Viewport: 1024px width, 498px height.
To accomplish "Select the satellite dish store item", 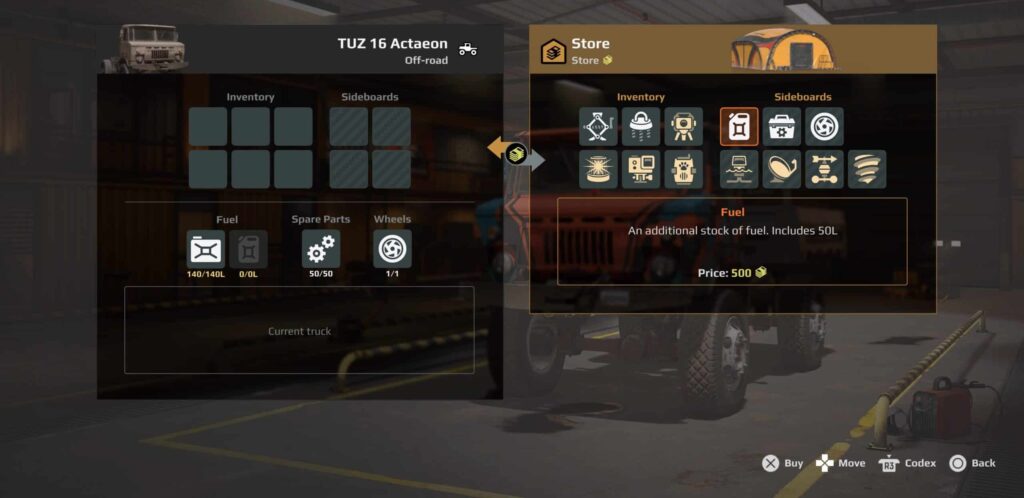I will tap(782, 169).
